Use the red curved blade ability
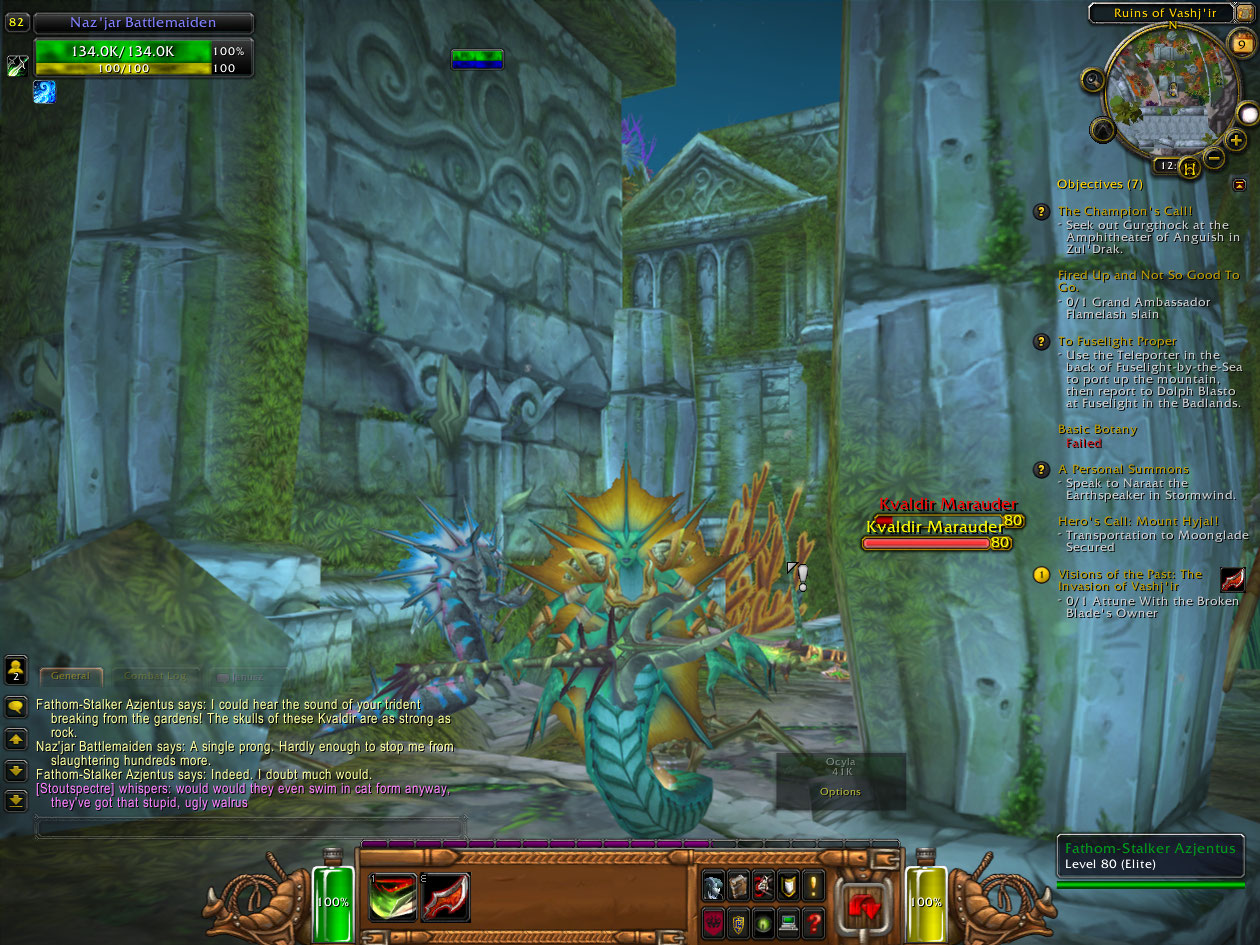 tap(446, 897)
